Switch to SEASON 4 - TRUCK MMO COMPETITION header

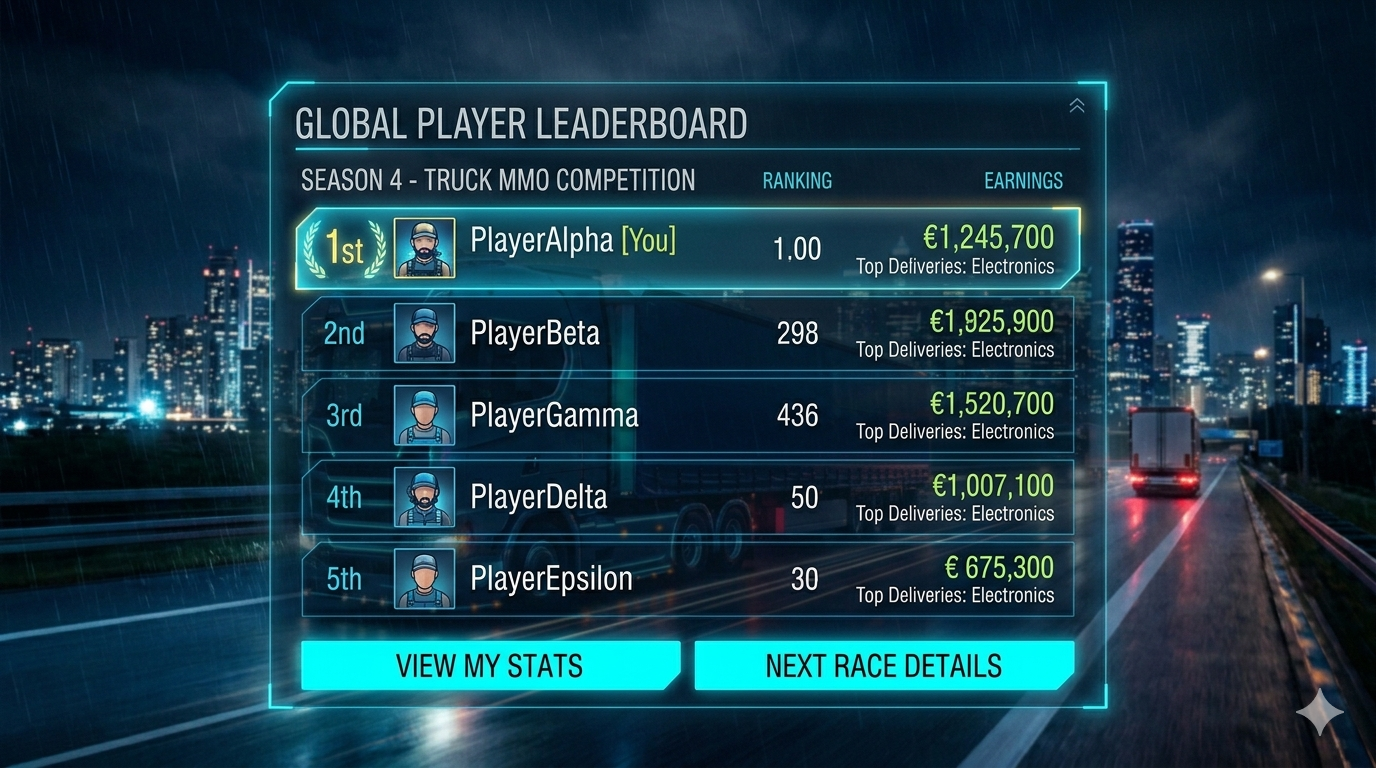[x=499, y=180]
